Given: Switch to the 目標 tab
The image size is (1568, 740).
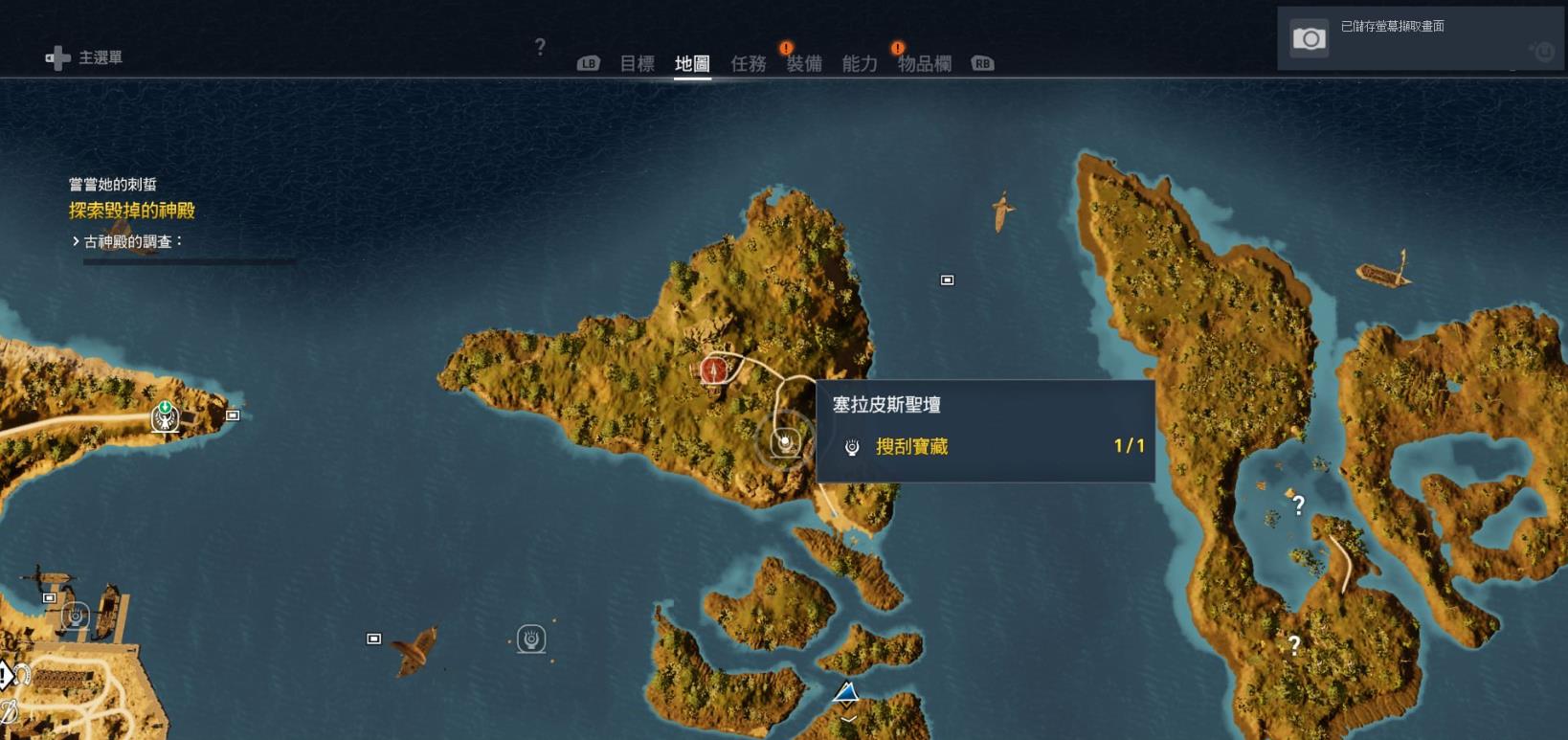Looking at the screenshot, I should [638, 63].
